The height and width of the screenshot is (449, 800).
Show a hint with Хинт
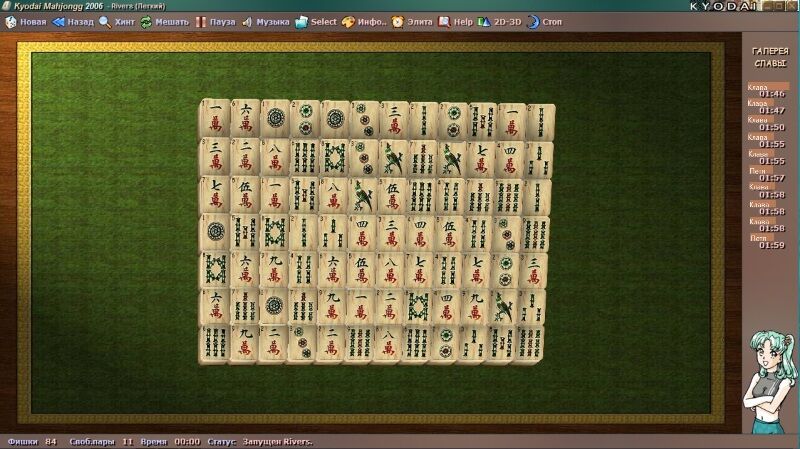pyautogui.click(x=117, y=21)
